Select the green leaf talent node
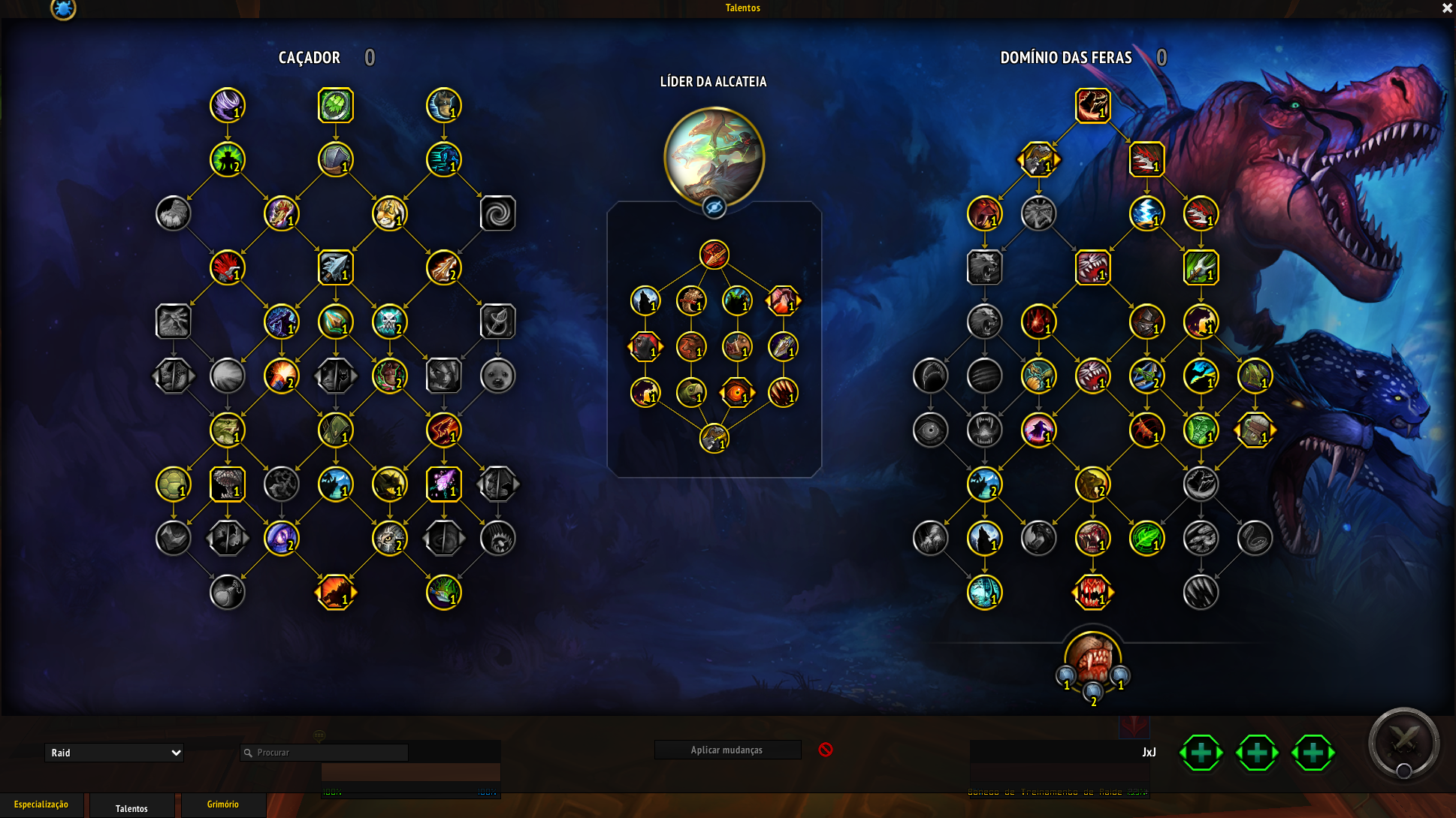 pyautogui.click(x=1146, y=539)
